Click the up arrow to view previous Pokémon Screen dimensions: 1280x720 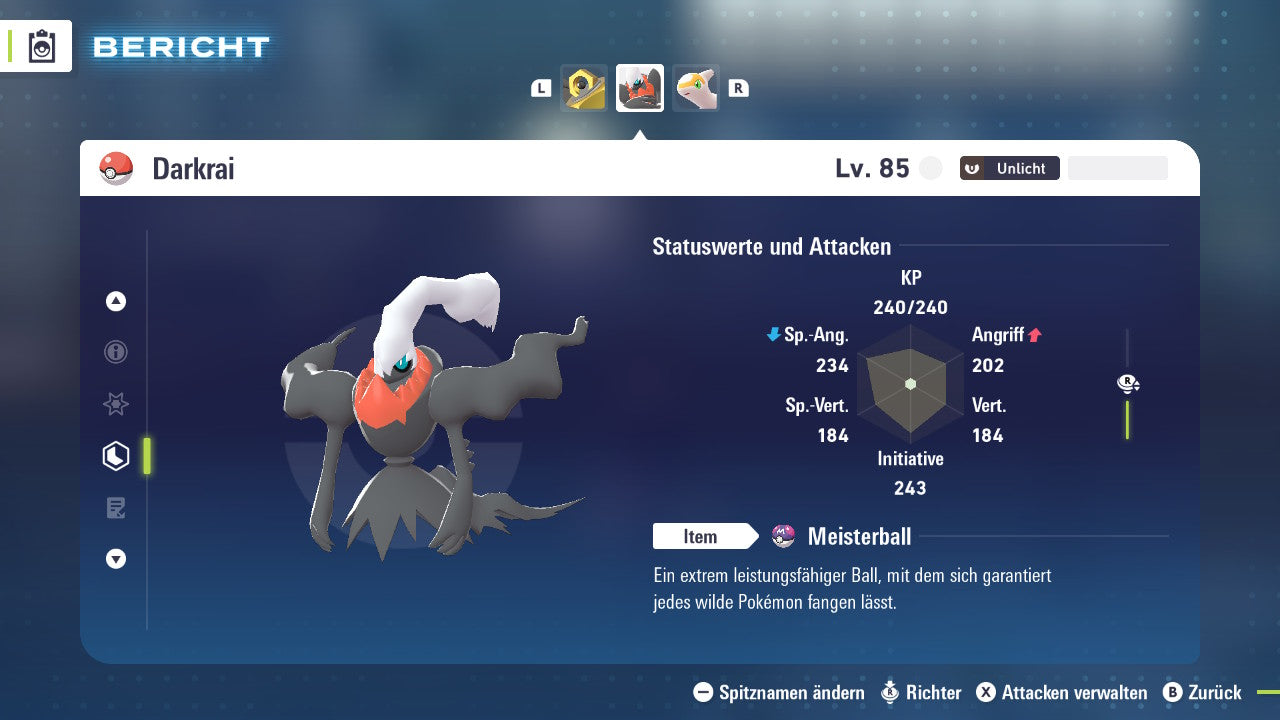(115, 301)
